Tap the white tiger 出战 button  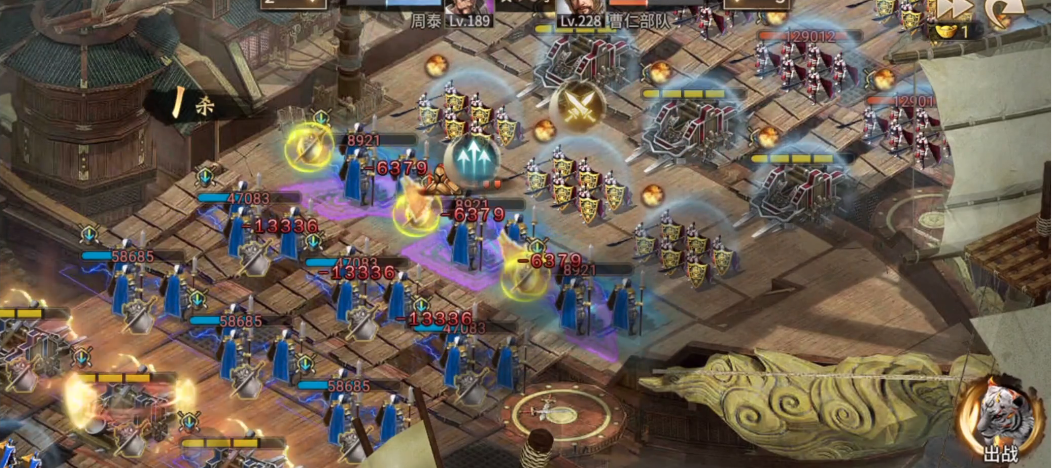click(997, 420)
